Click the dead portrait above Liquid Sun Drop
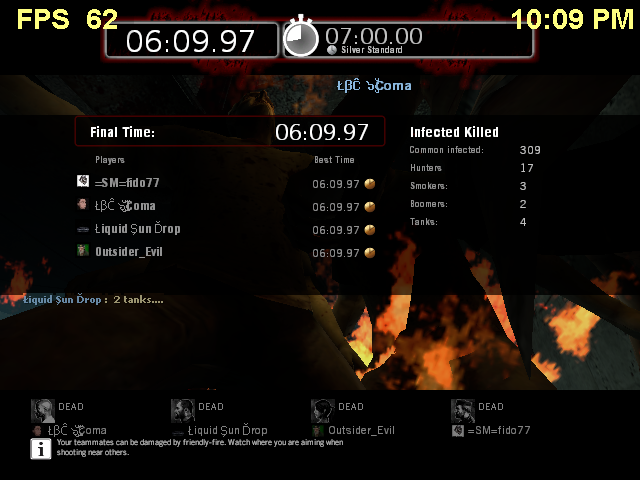640x480 pixels. tap(182, 410)
